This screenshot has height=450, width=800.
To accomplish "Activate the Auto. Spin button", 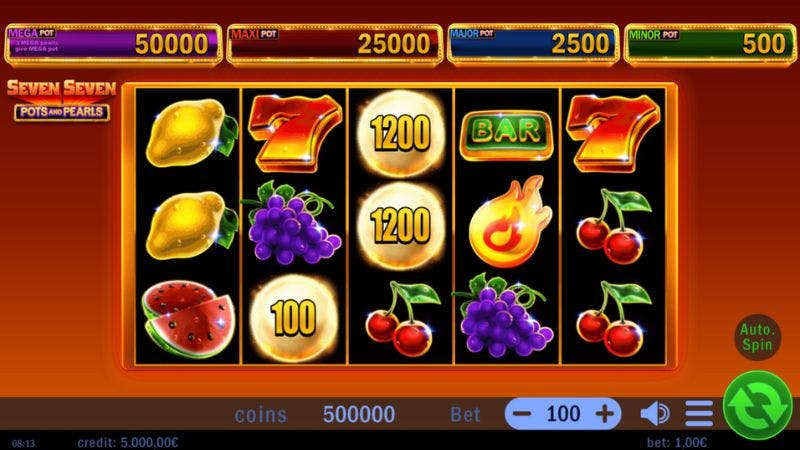I will tap(757, 336).
